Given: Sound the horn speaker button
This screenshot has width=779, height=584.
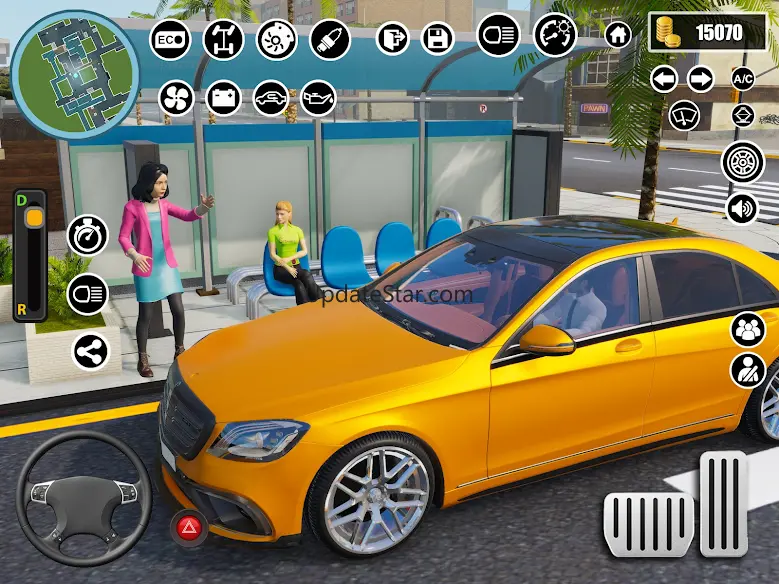Looking at the screenshot, I should pos(743,209).
